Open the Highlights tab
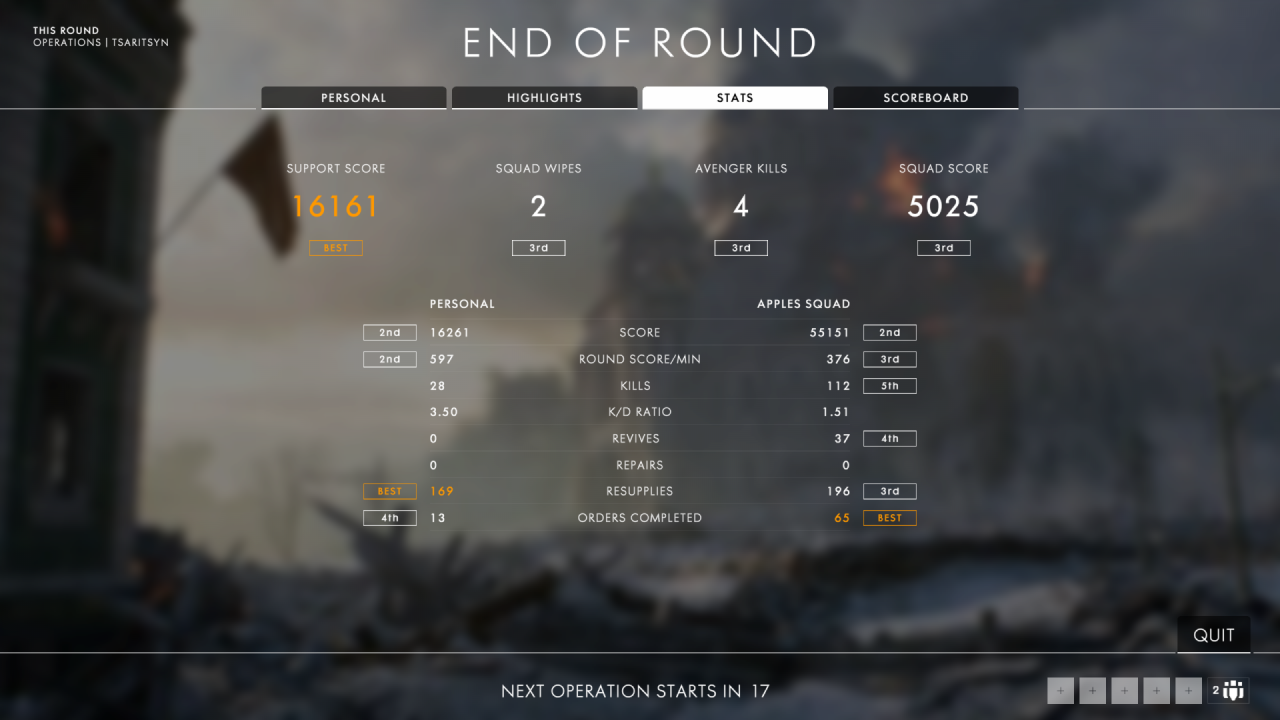Image resolution: width=1280 pixels, height=720 pixels. click(x=544, y=98)
